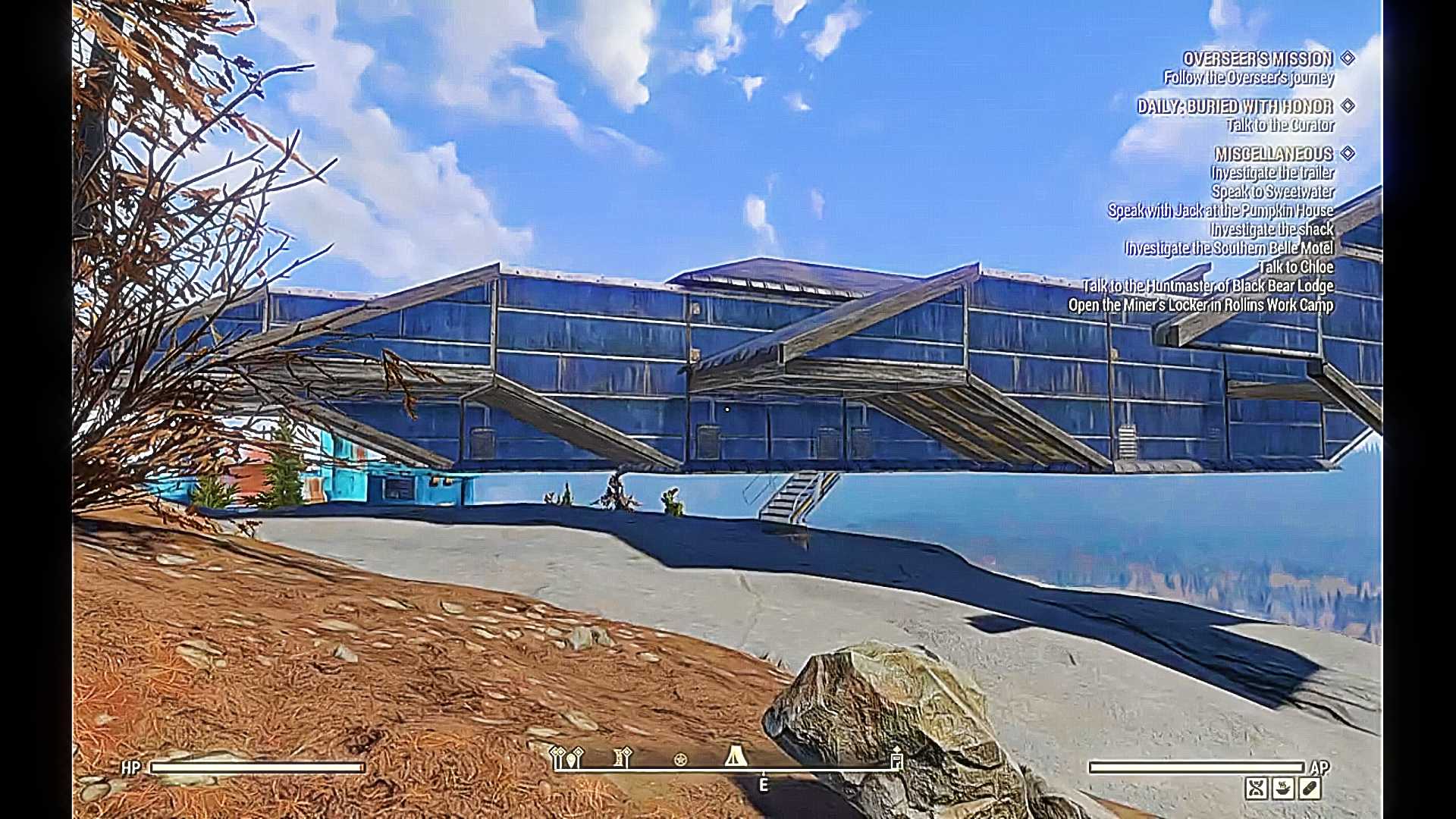Click the C.A.M.P. tent marker on compass
Viewport: 1456px width, 819px height.
coord(735,756)
